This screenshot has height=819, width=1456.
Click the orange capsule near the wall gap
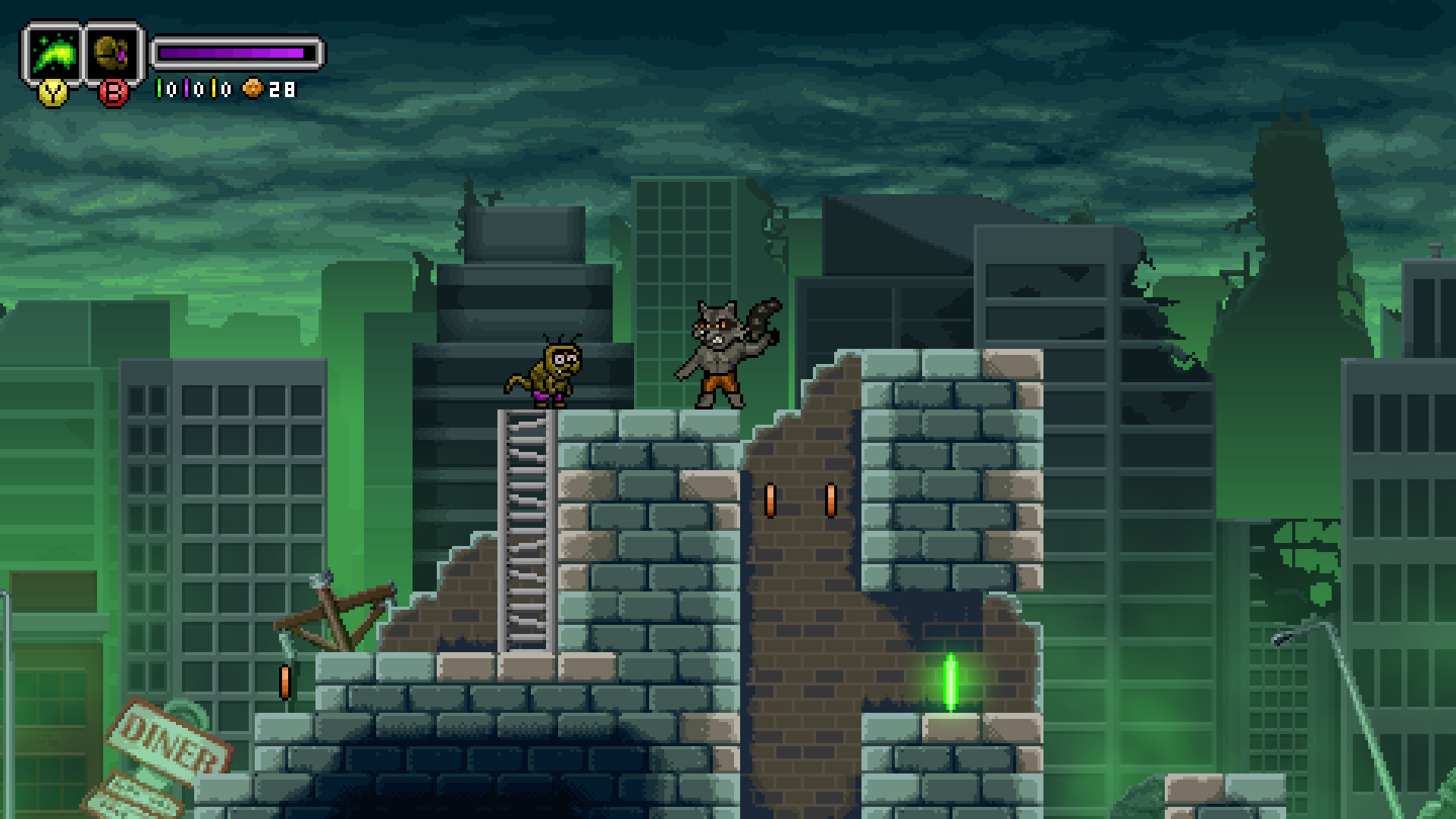pos(772,500)
